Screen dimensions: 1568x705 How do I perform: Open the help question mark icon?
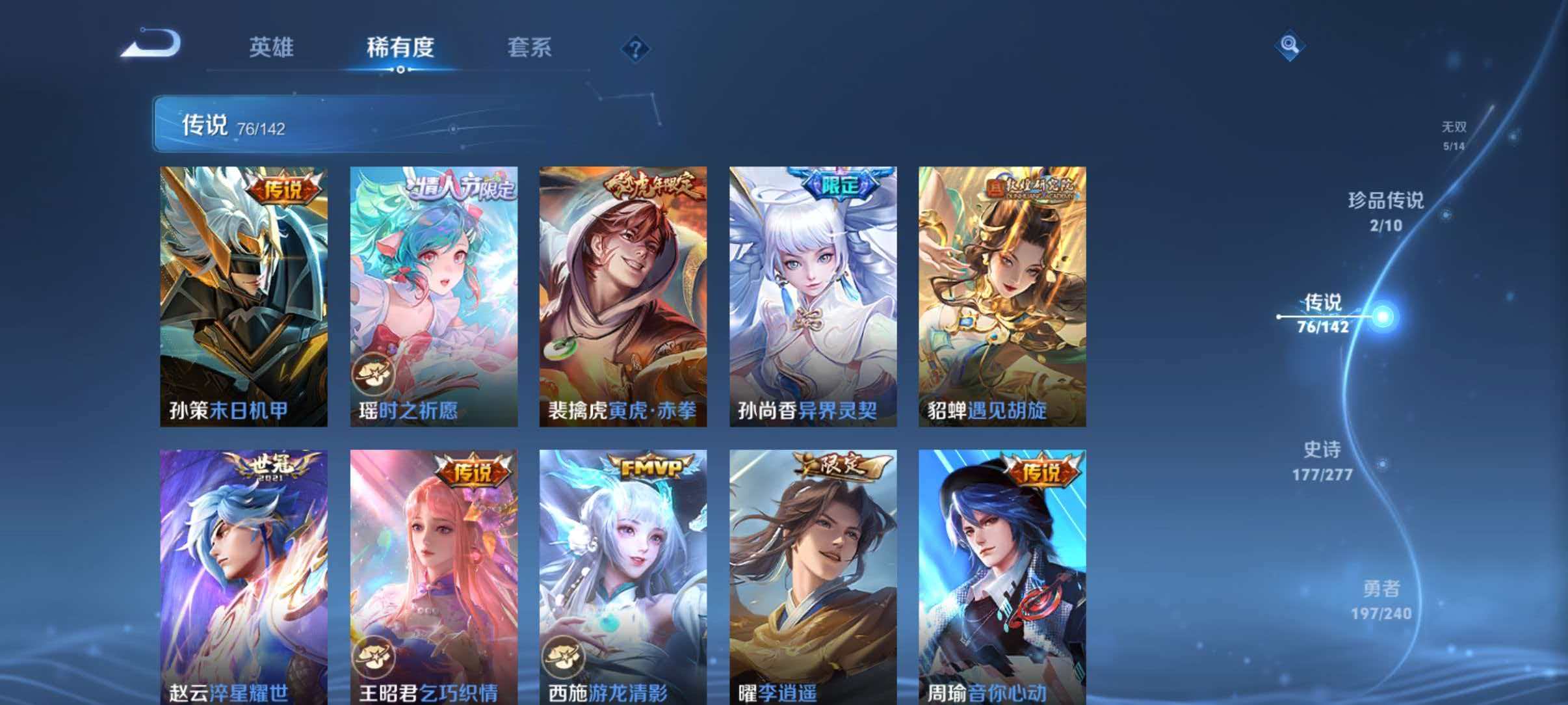pos(634,49)
